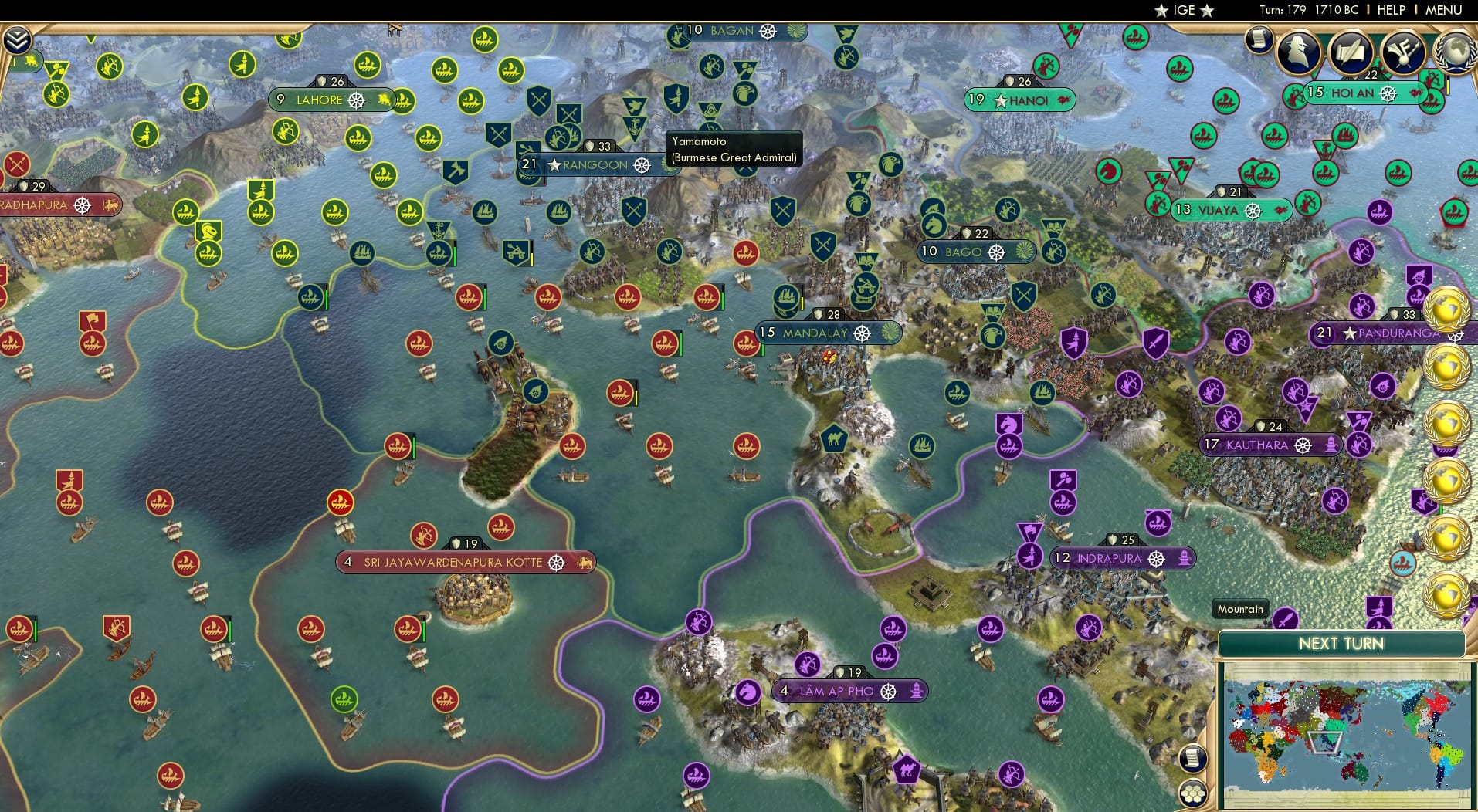Click the production gear on Mandalay's city banner
Image resolution: width=1478 pixels, height=812 pixels.
coord(863,332)
